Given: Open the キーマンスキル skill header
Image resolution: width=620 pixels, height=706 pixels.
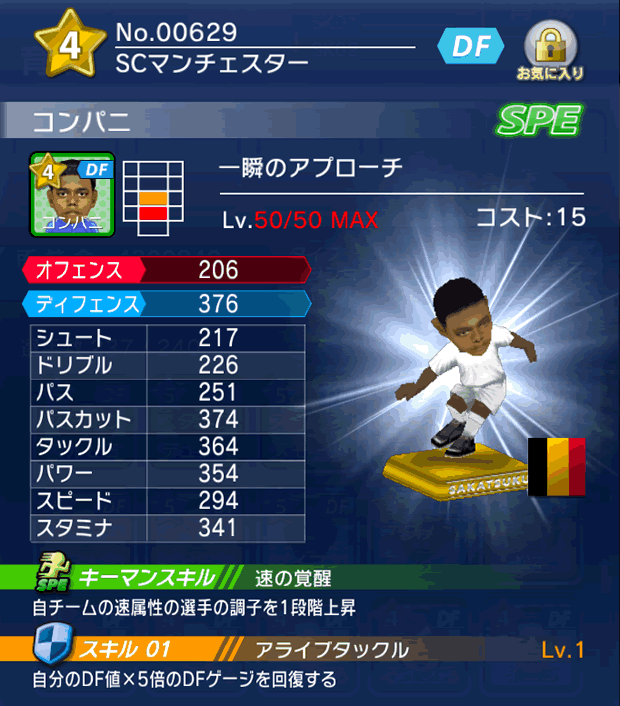Looking at the screenshot, I should (x=145, y=578).
